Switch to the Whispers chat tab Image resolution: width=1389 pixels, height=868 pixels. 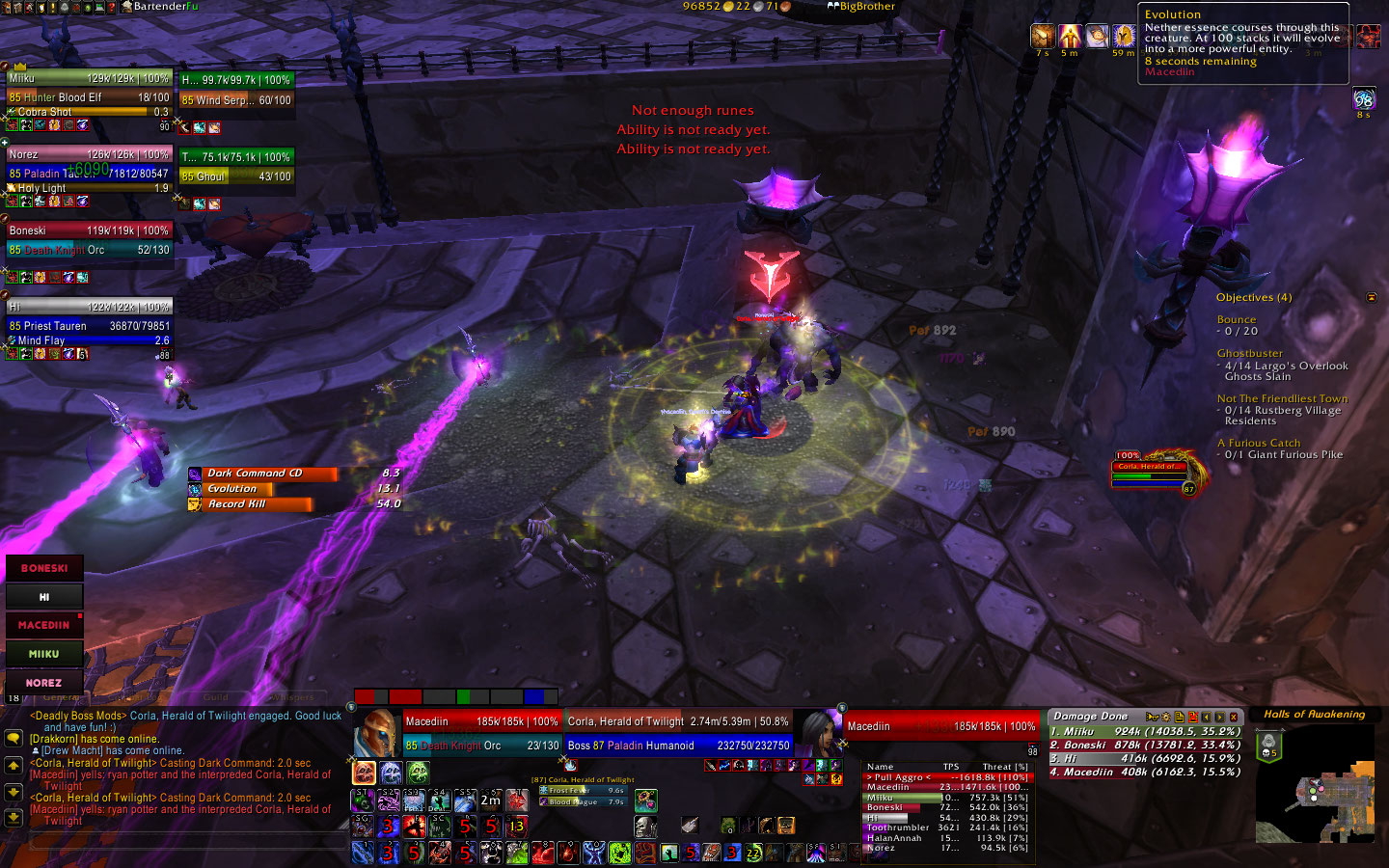coord(293,697)
